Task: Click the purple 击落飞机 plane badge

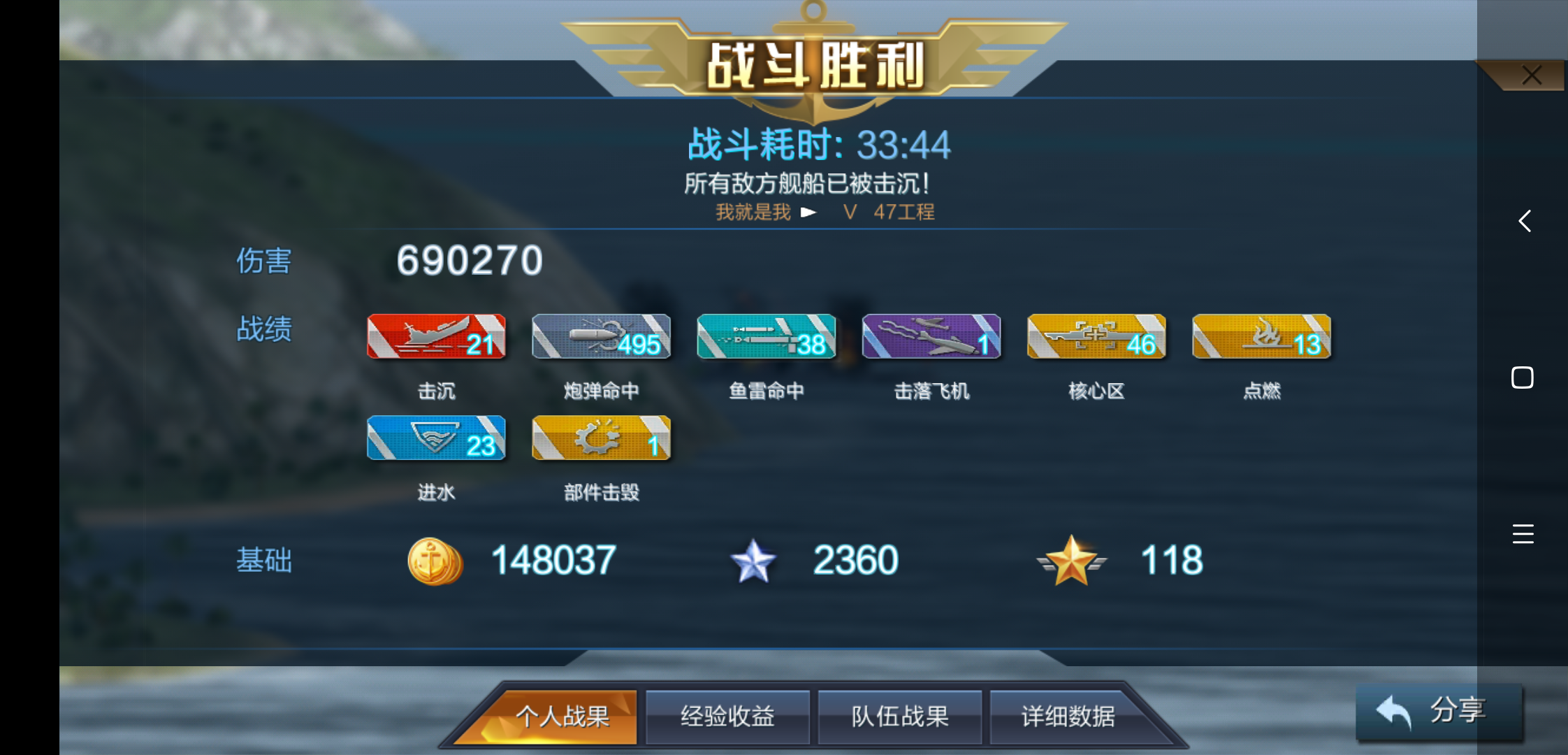Action: pyautogui.click(x=931, y=336)
